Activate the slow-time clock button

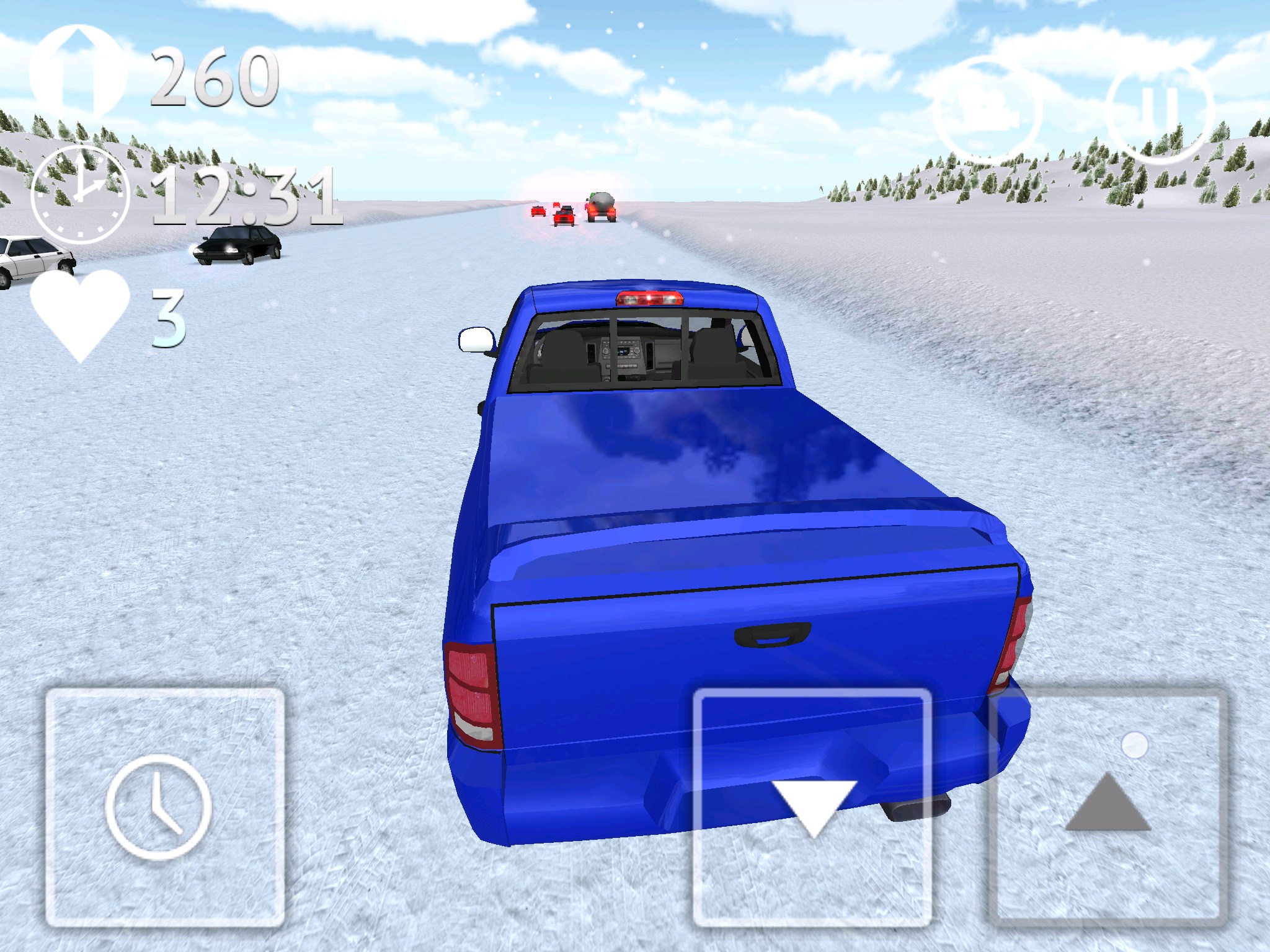tap(164, 807)
